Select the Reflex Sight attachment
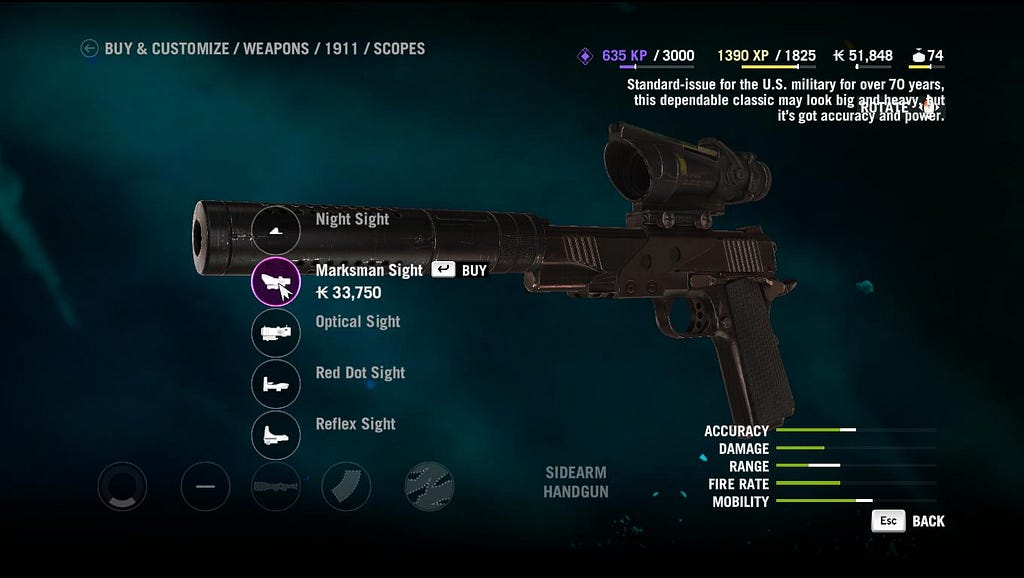This screenshot has width=1024, height=578. [276, 435]
